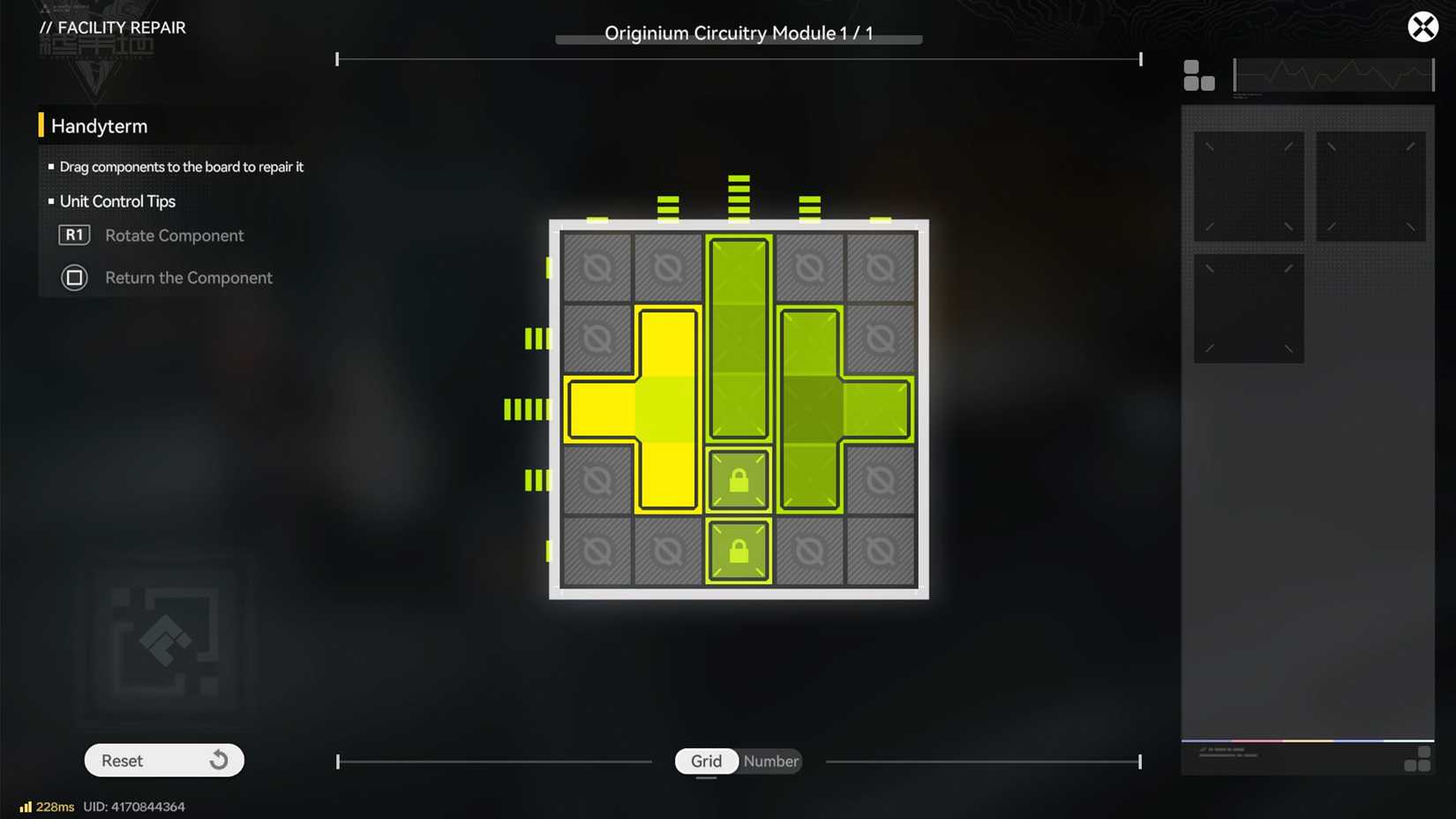
Task: Click the Handyterm panel header
Action: pos(100,125)
